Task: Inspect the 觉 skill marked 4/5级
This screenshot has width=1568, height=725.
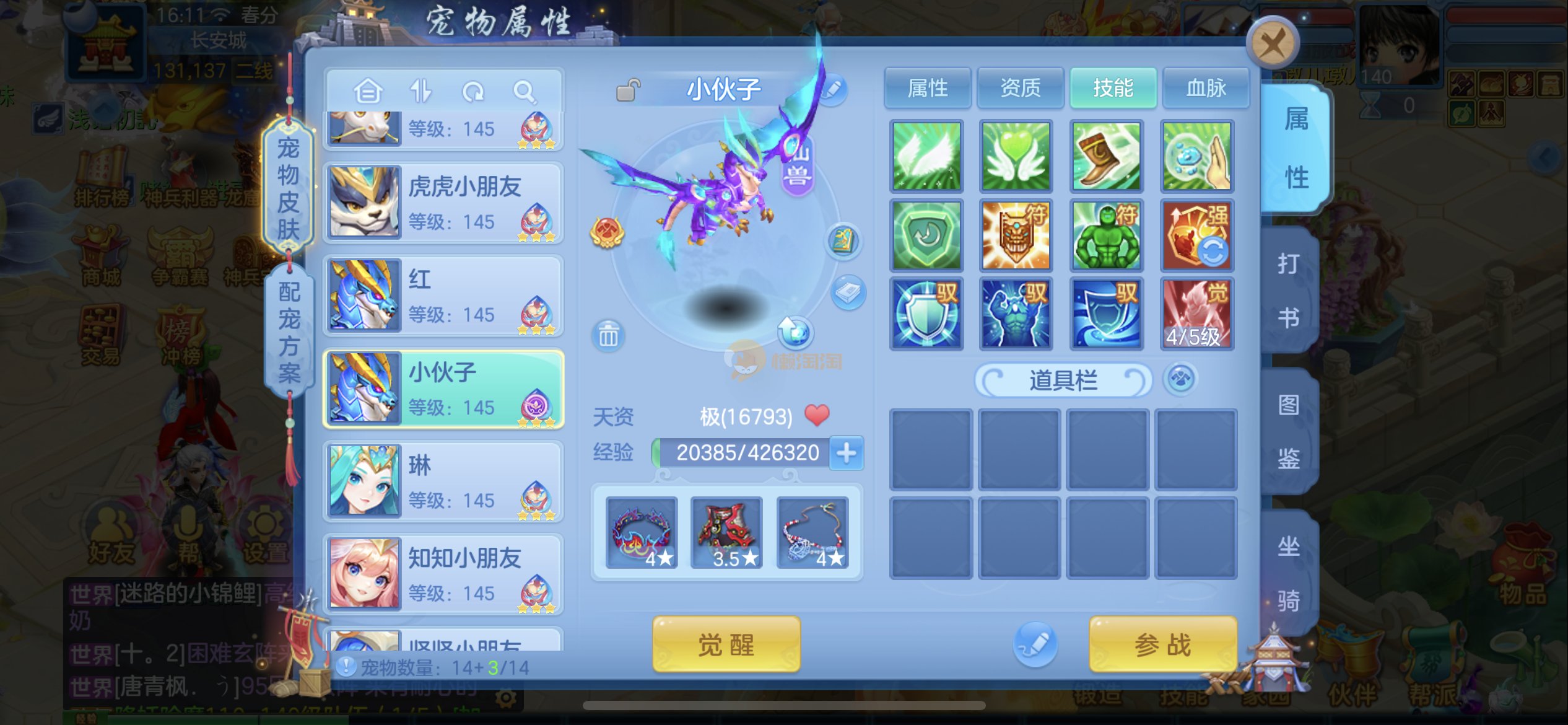Action: click(x=1196, y=314)
